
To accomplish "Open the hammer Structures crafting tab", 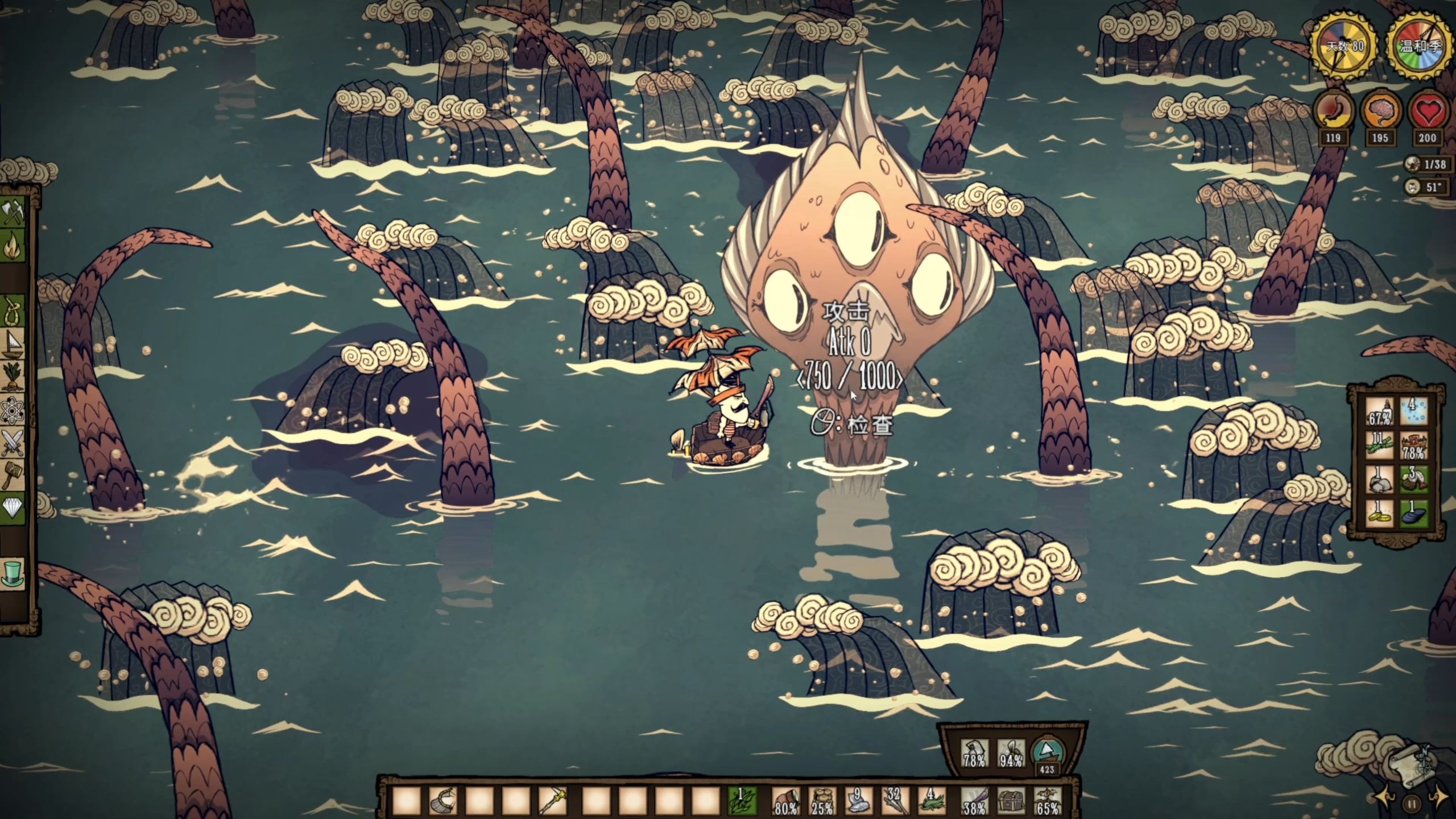I will pyautogui.click(x=14, y=475).
